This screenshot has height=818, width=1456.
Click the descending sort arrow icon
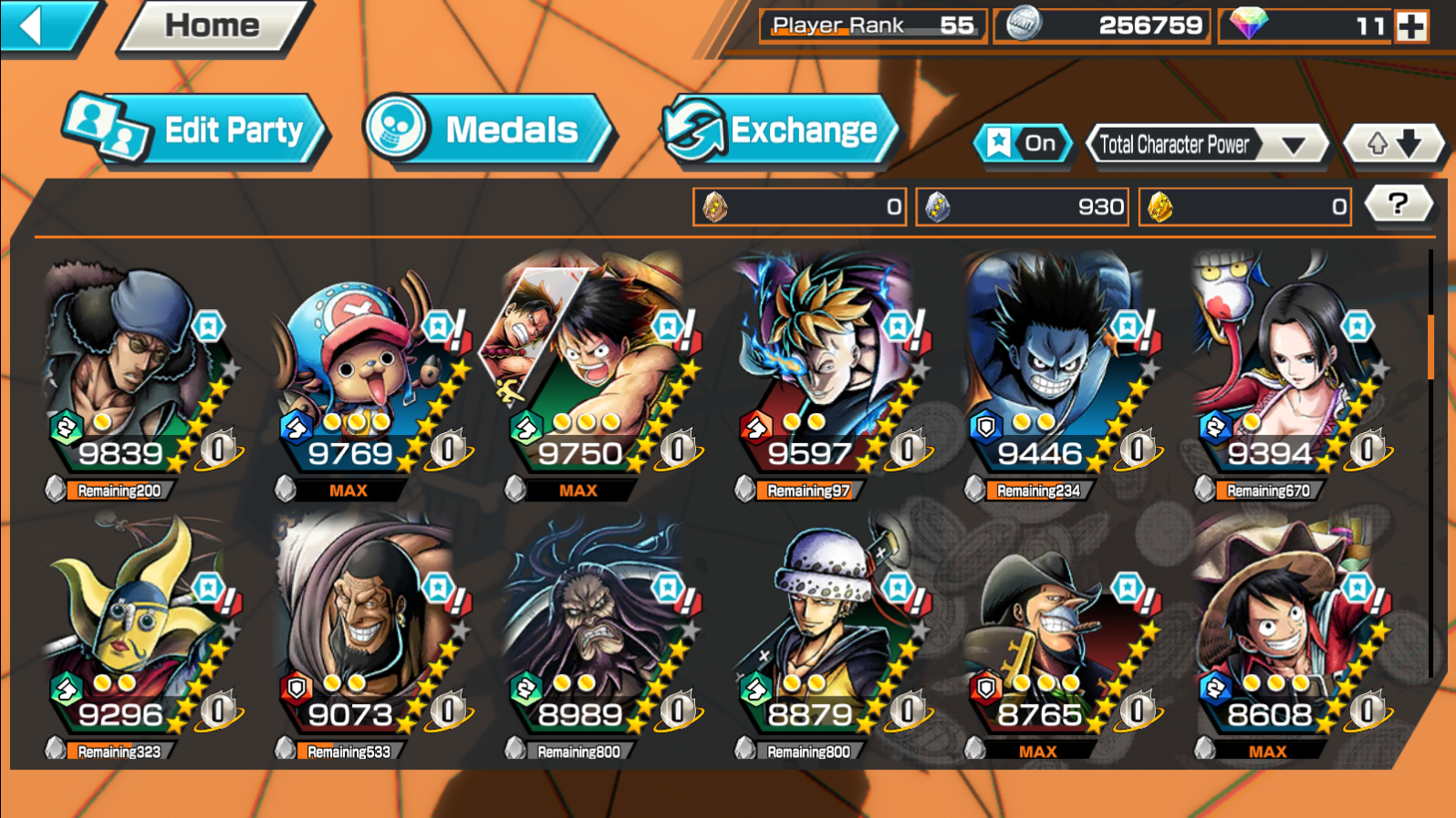tap(1409, 144)
